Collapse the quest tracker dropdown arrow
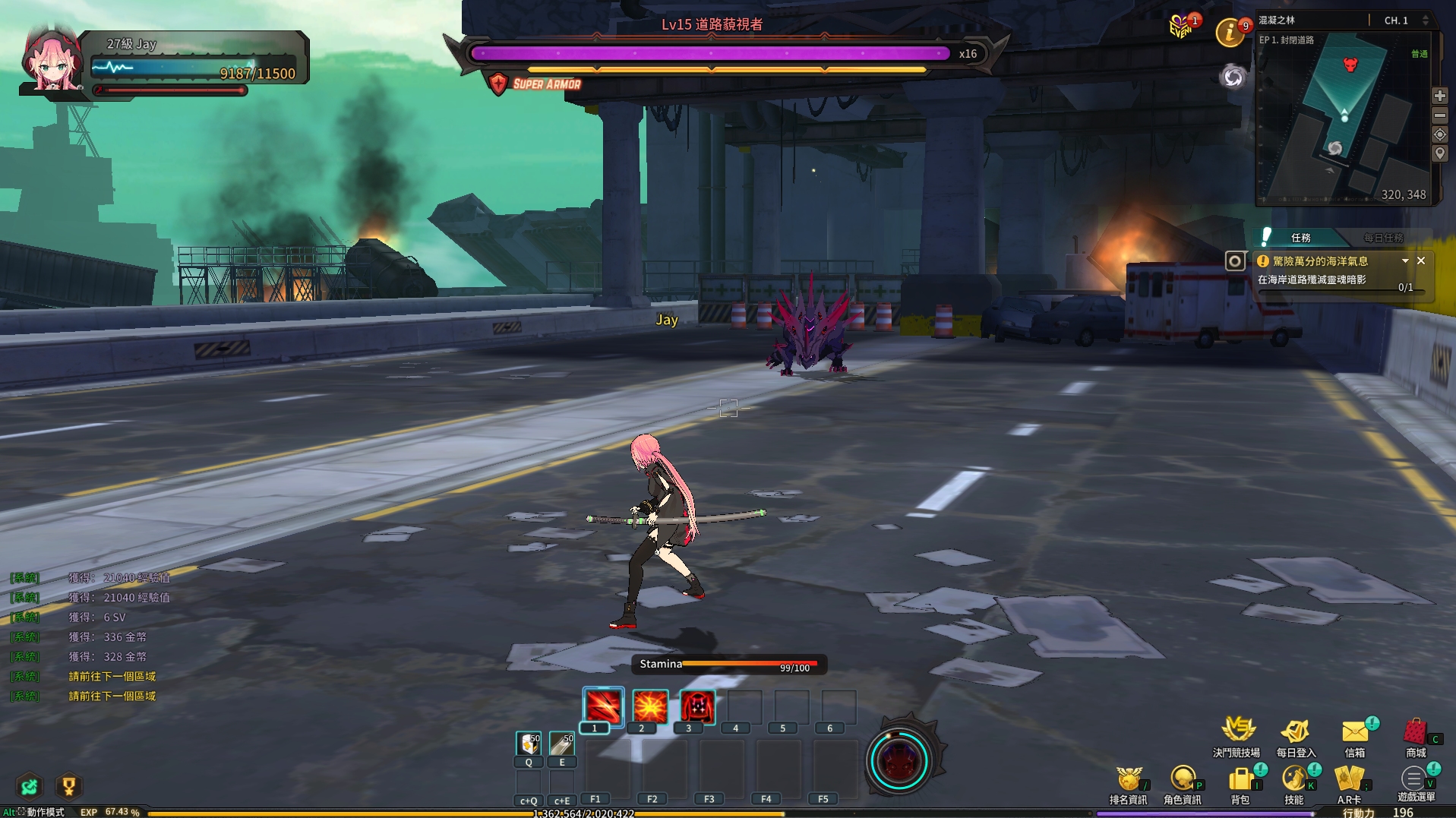 pyautogui.click(x=1405, y=261)
